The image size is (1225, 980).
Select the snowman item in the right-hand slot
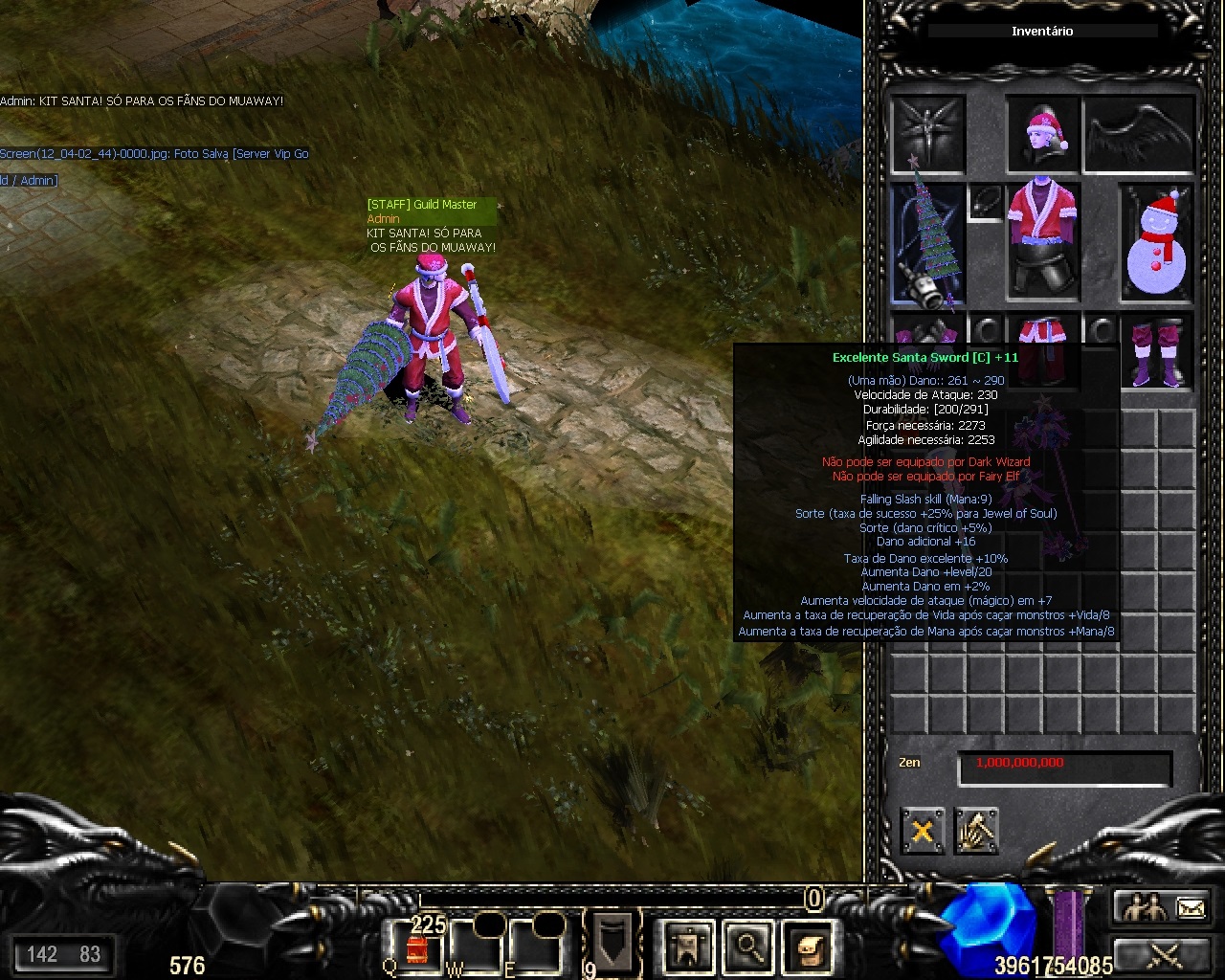(1156, 244)
